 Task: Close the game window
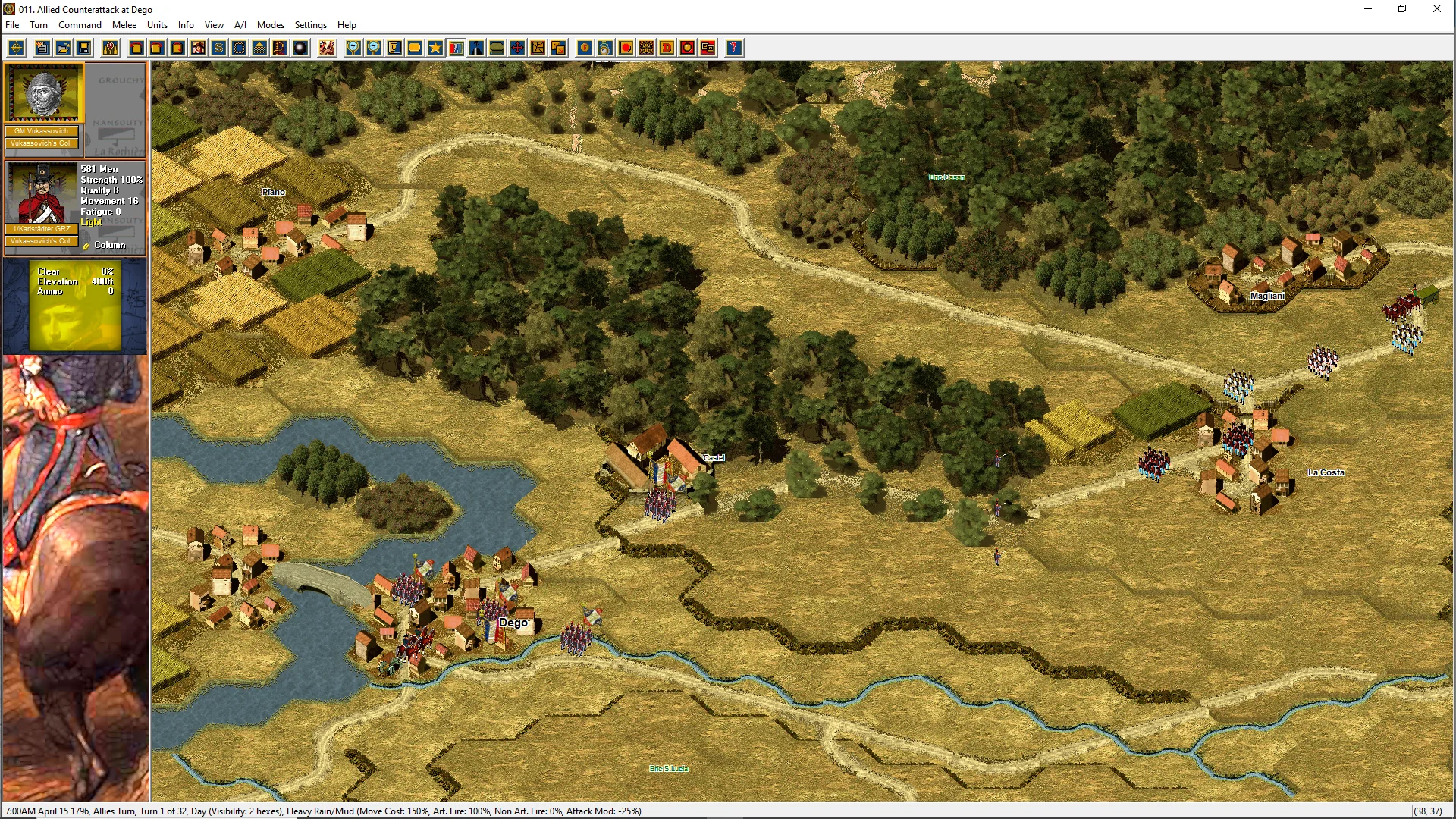click(x=1436, y=9)
